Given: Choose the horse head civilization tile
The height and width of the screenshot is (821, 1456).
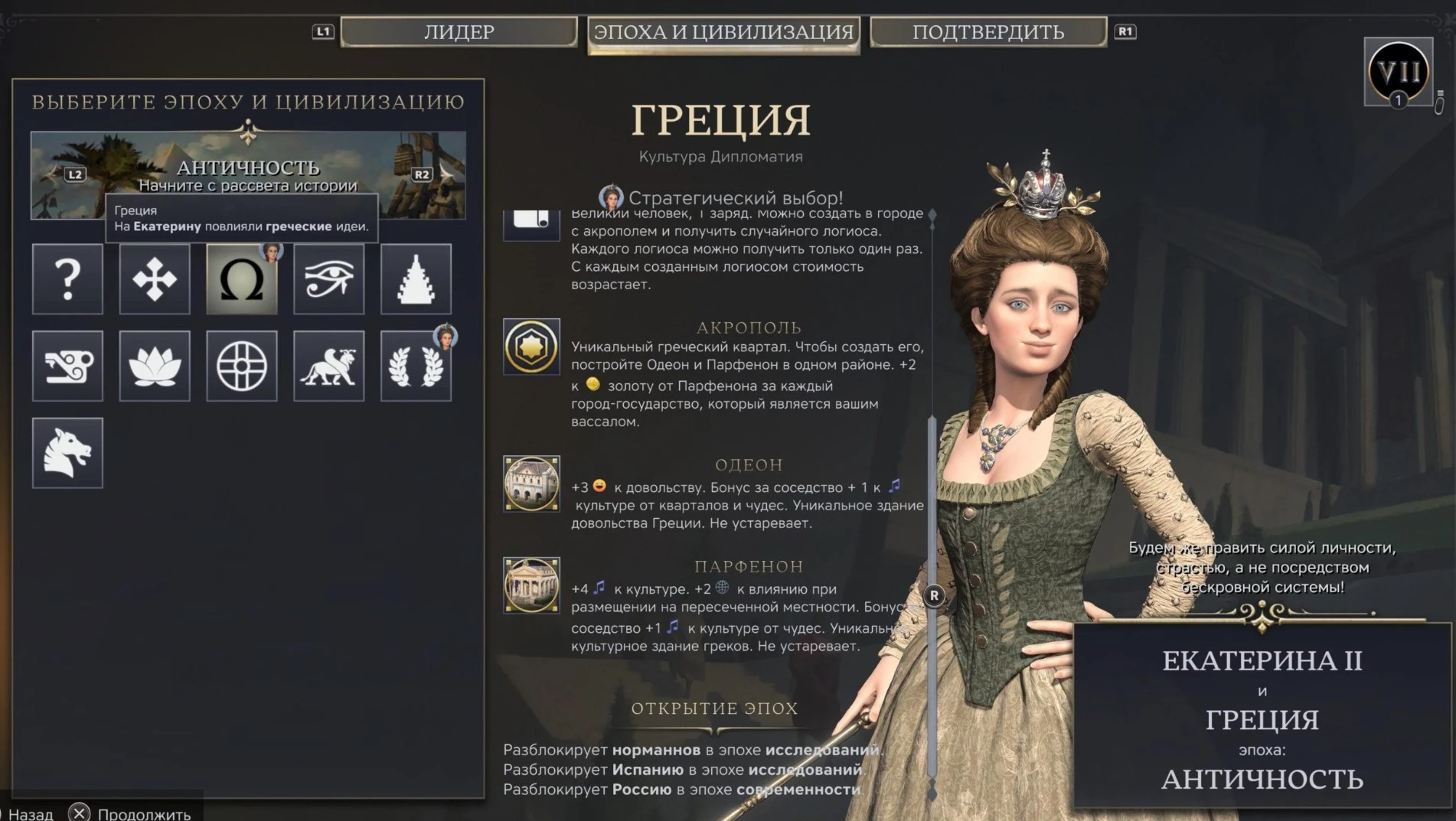Looking at the screenshot, I should (x=67, y=453).
